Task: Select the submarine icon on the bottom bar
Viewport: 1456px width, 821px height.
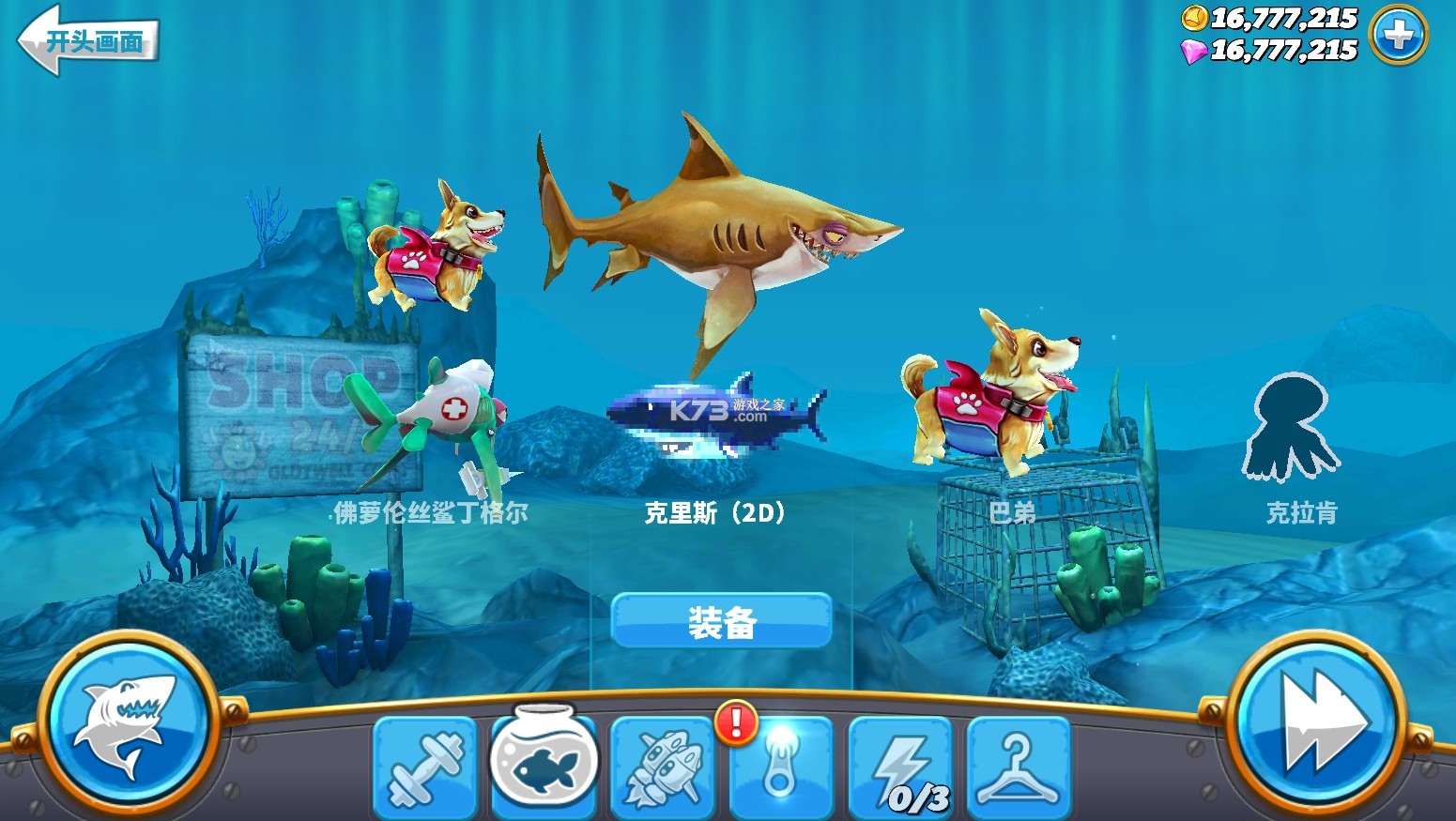Action: (664, 769)
